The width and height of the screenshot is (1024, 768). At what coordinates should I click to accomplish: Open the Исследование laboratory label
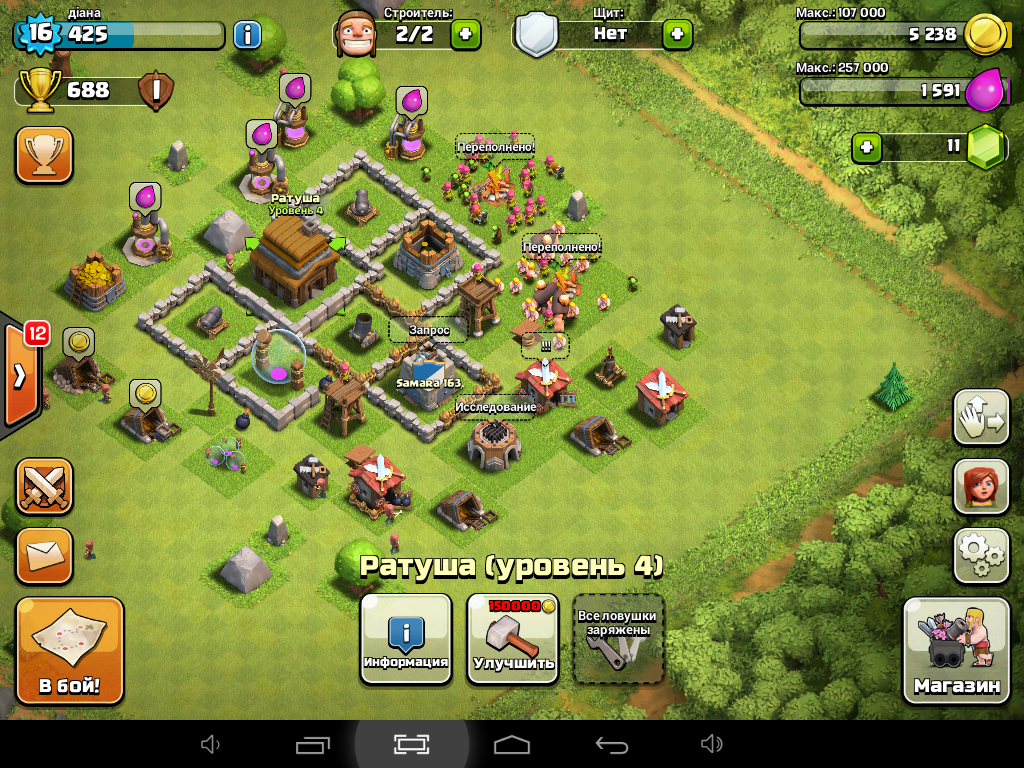tap(496, 407)
